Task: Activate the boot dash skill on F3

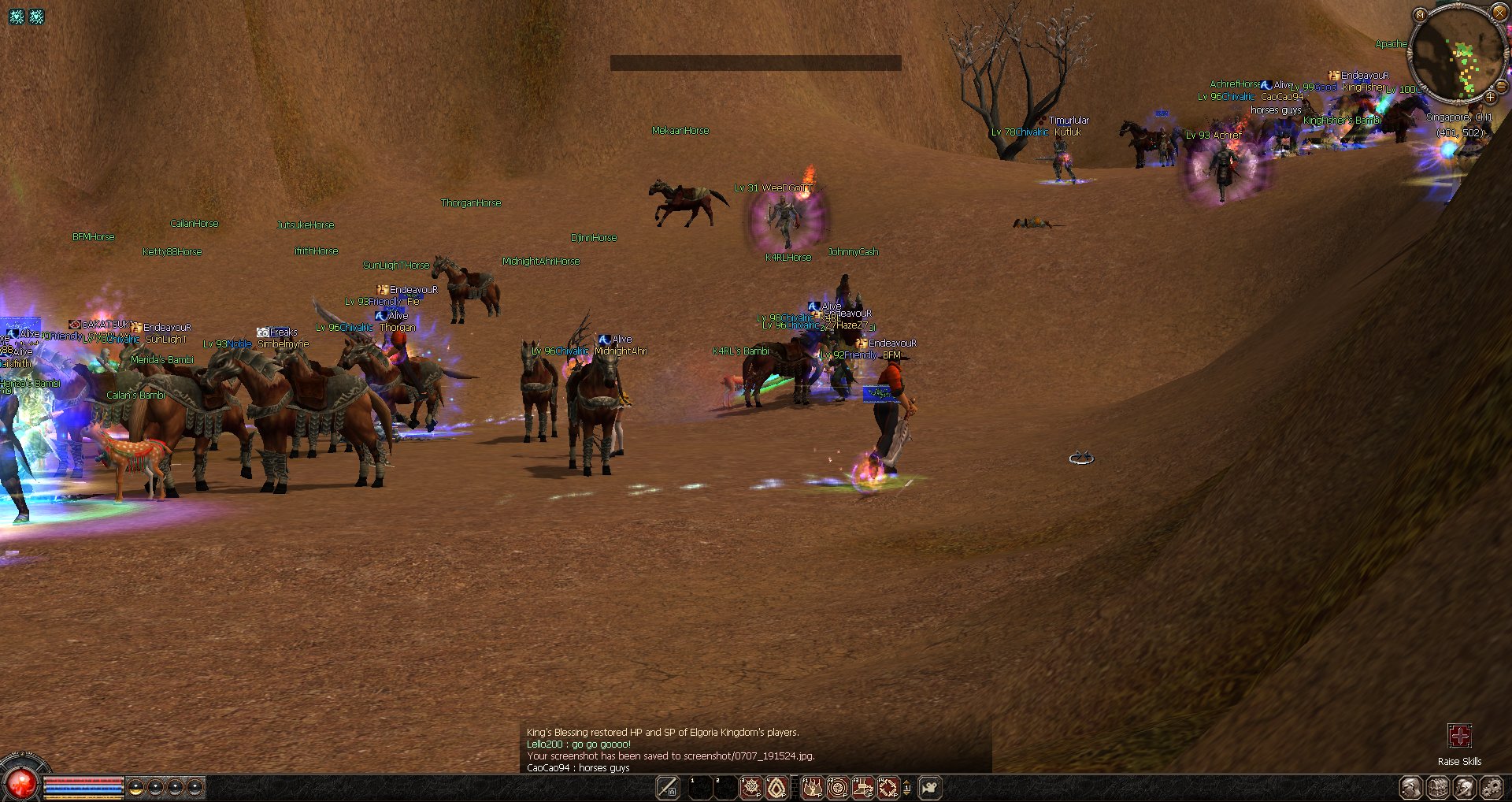Action: point(863,787)
